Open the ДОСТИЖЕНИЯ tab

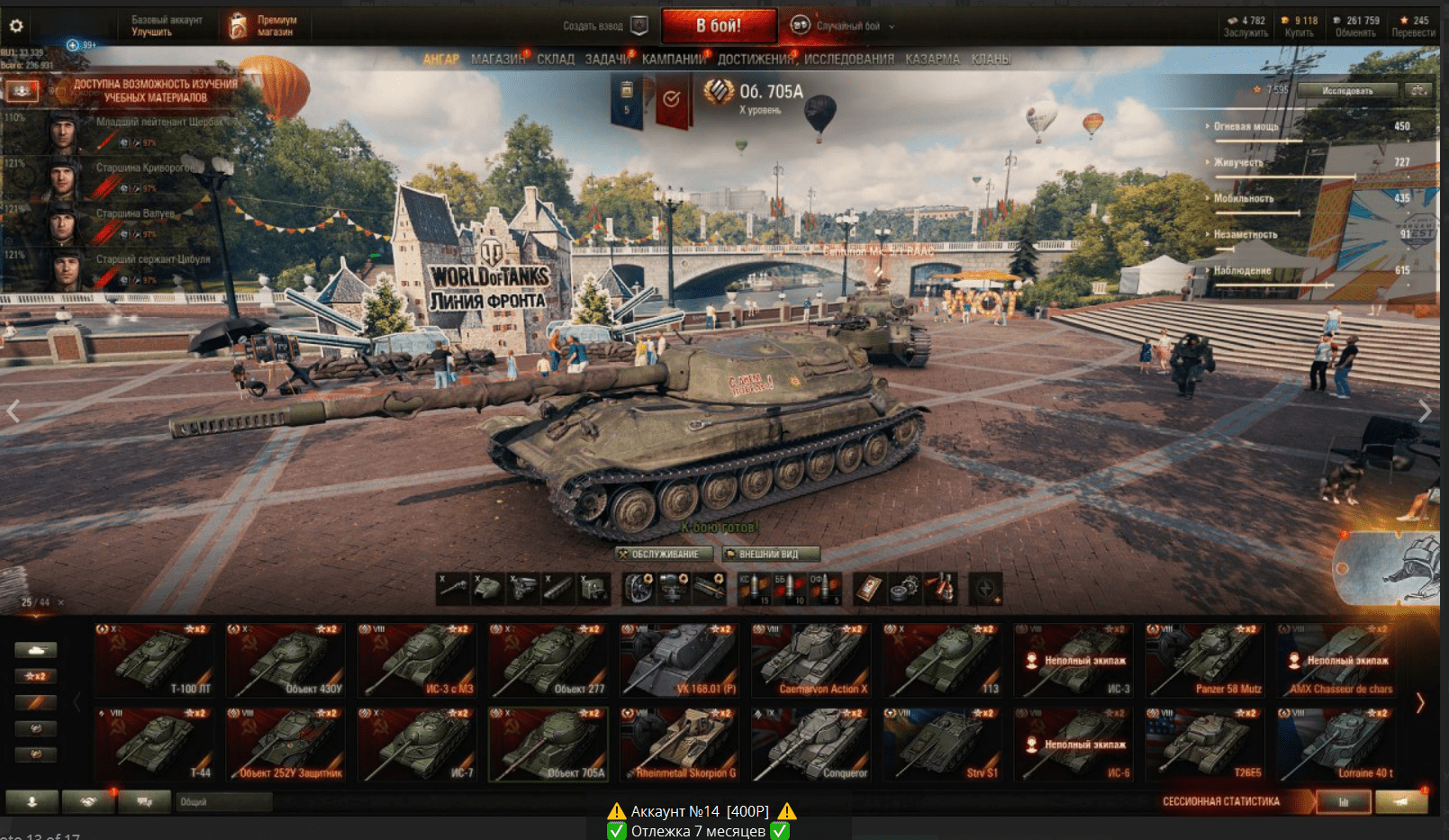756,59
